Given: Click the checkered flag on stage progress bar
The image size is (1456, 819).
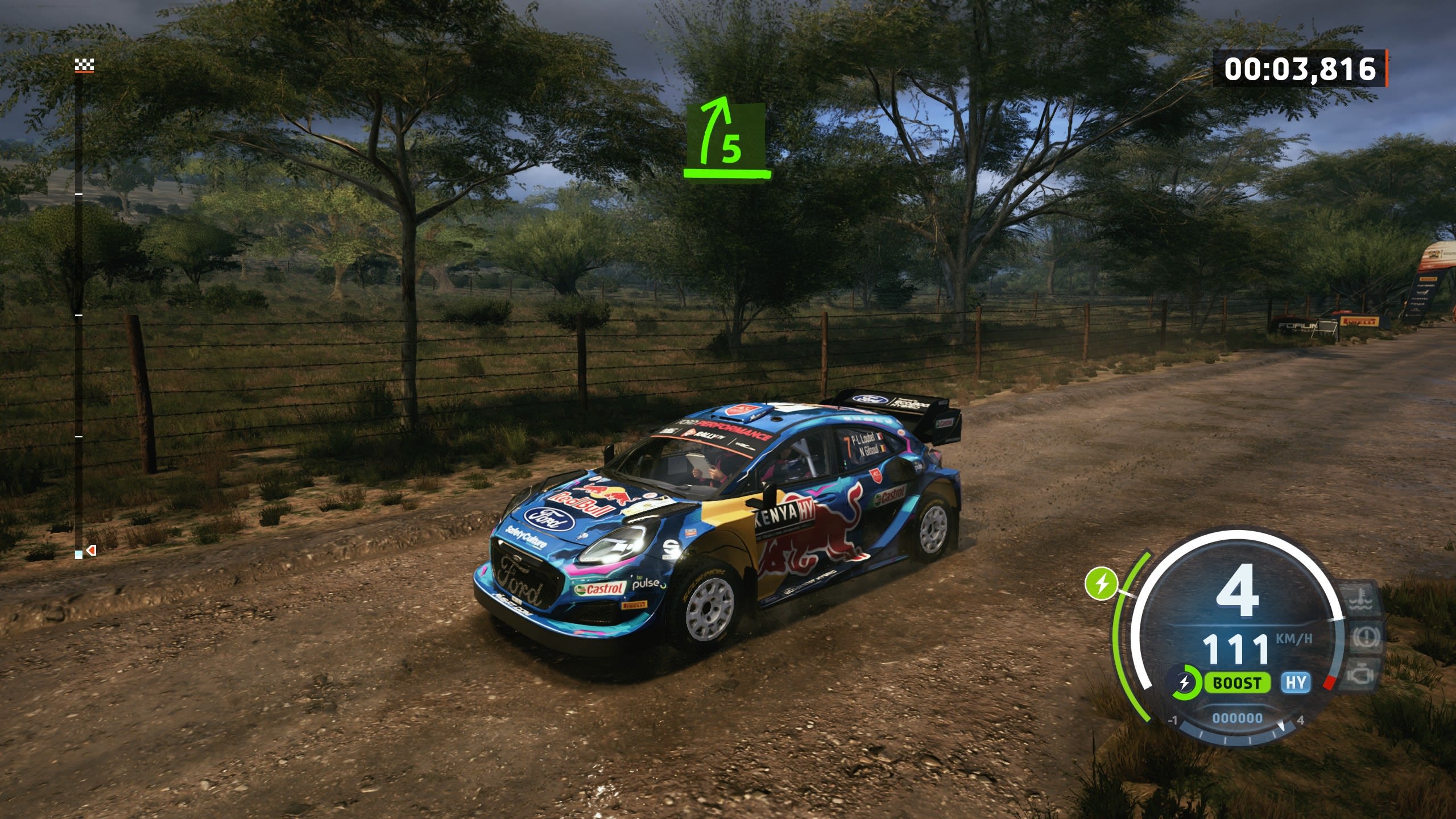Looking at the screenshot, I should (84, 66).
